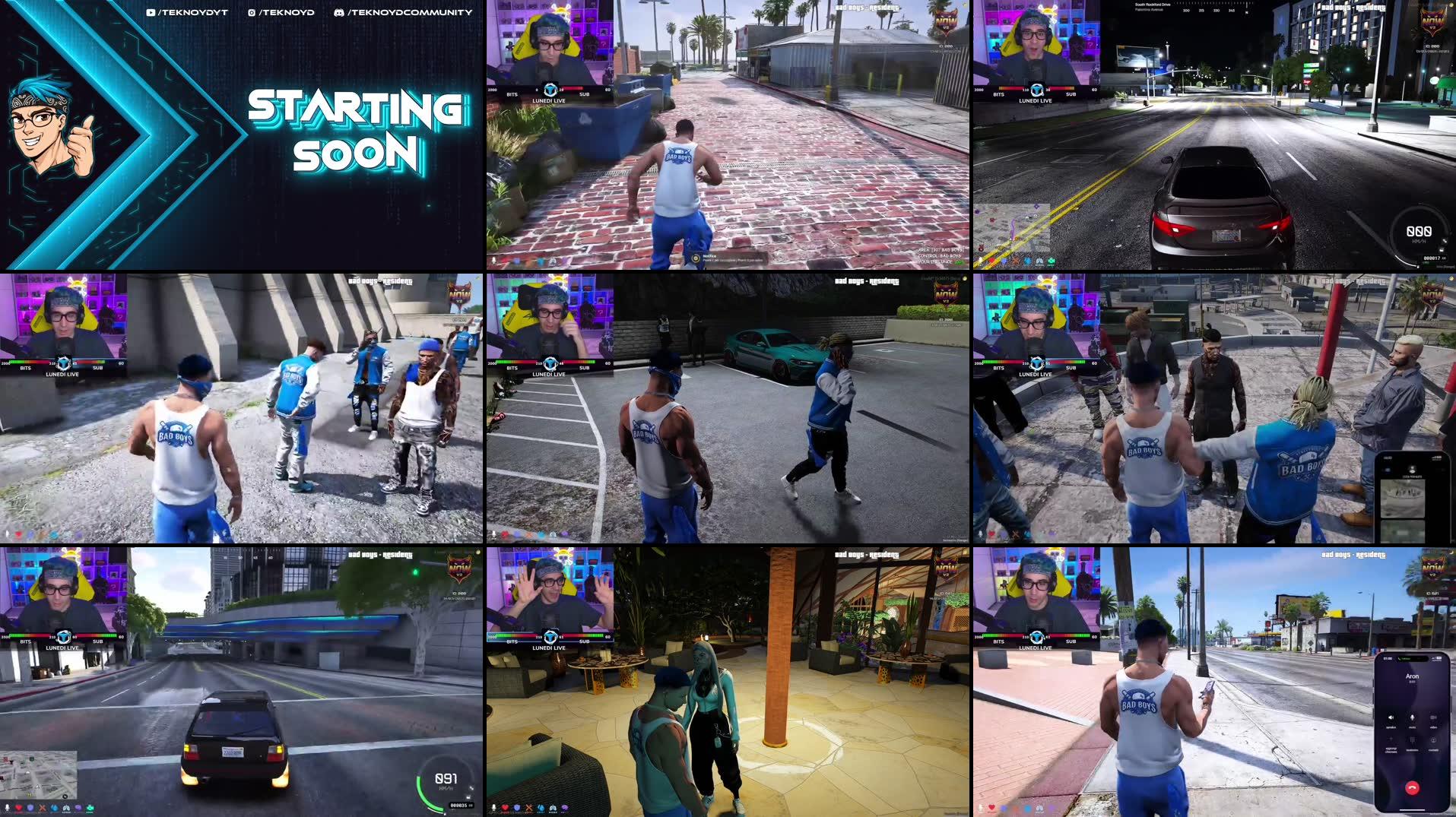
Task: Select the microphone voice icon in the HUD bar
Action: pos(7,808)
